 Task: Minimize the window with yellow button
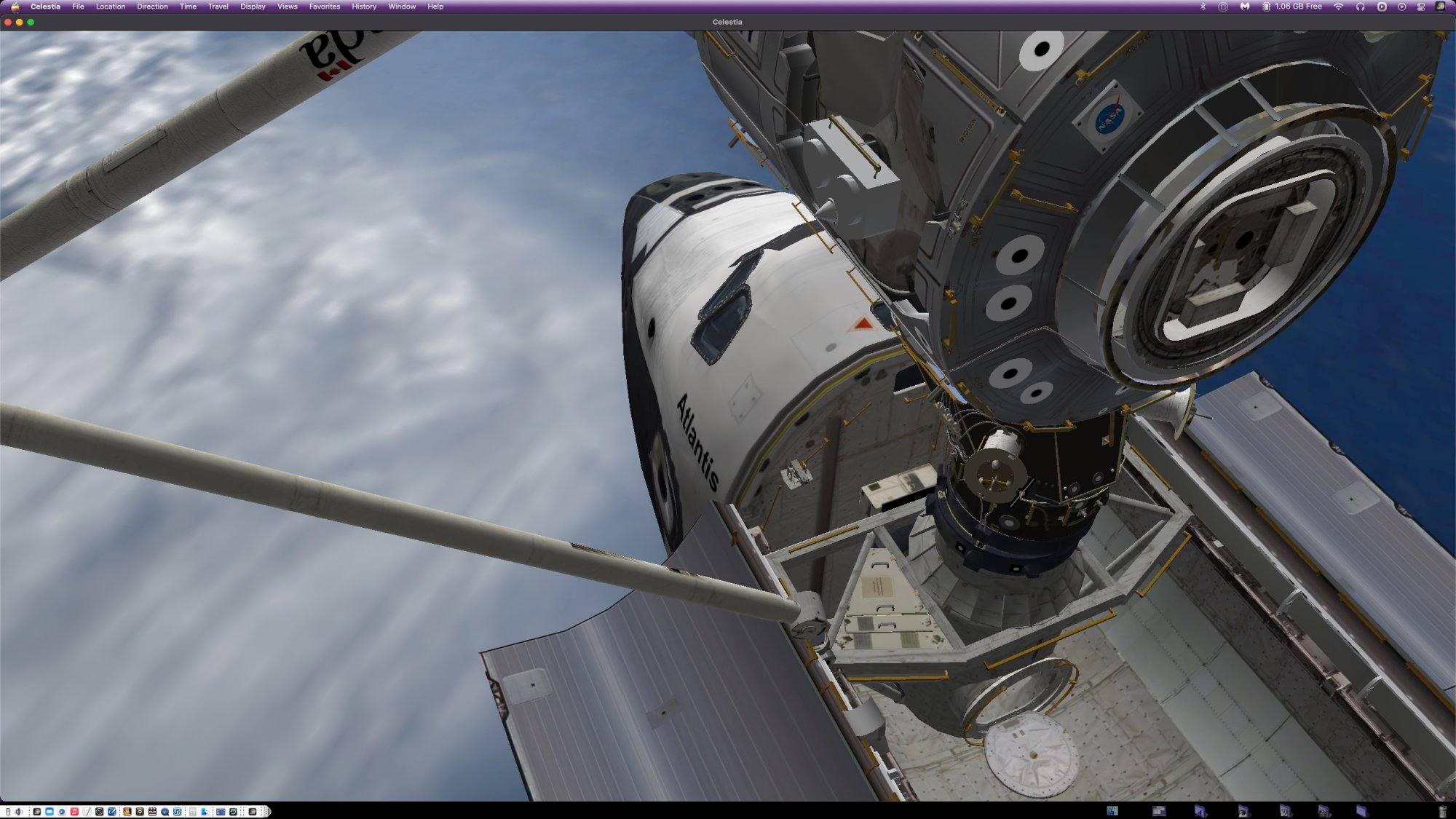pyautogui.click(x=20, y=23)
